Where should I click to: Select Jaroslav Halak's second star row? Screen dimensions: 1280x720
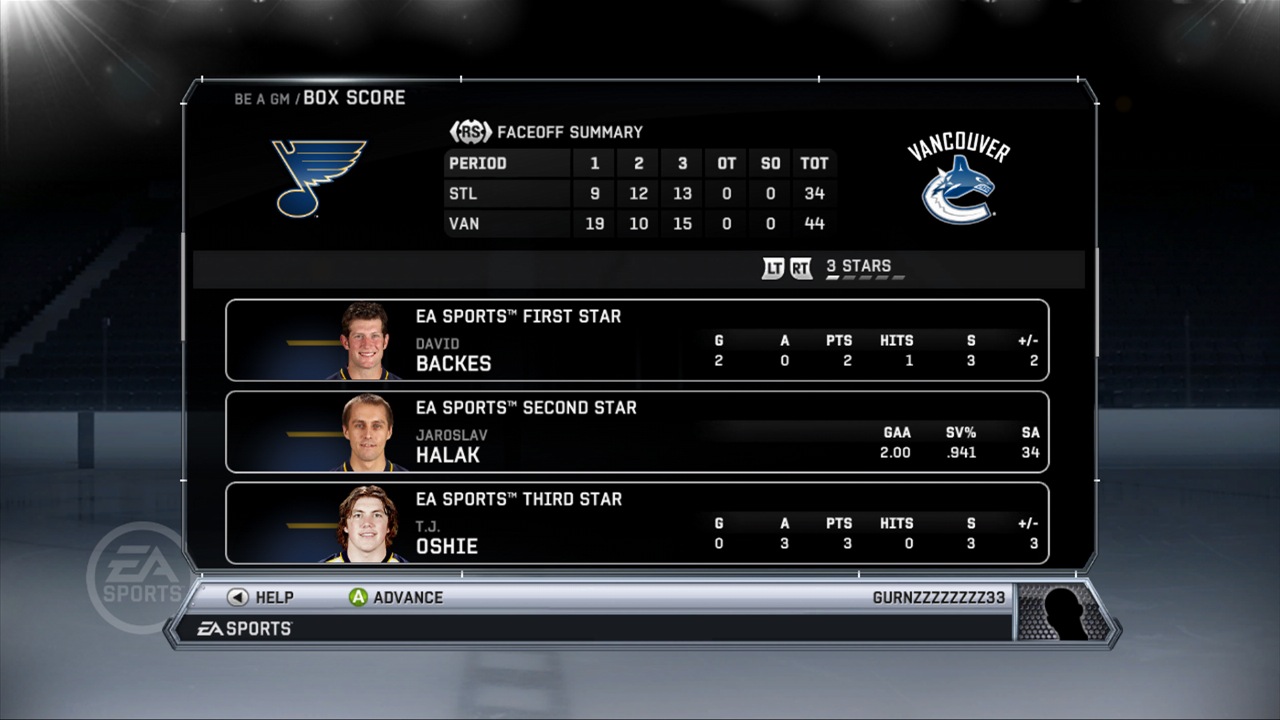coord(637,432)
